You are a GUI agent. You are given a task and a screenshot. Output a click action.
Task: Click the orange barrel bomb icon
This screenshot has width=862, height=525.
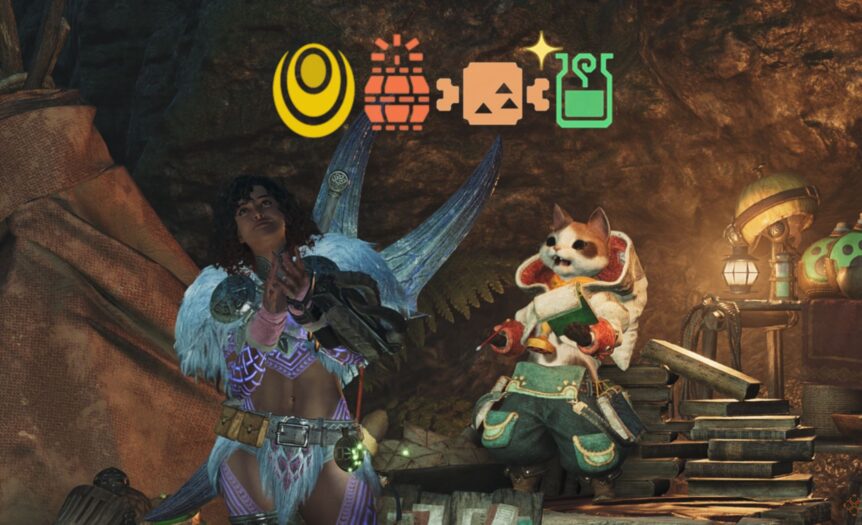(397, 90)
